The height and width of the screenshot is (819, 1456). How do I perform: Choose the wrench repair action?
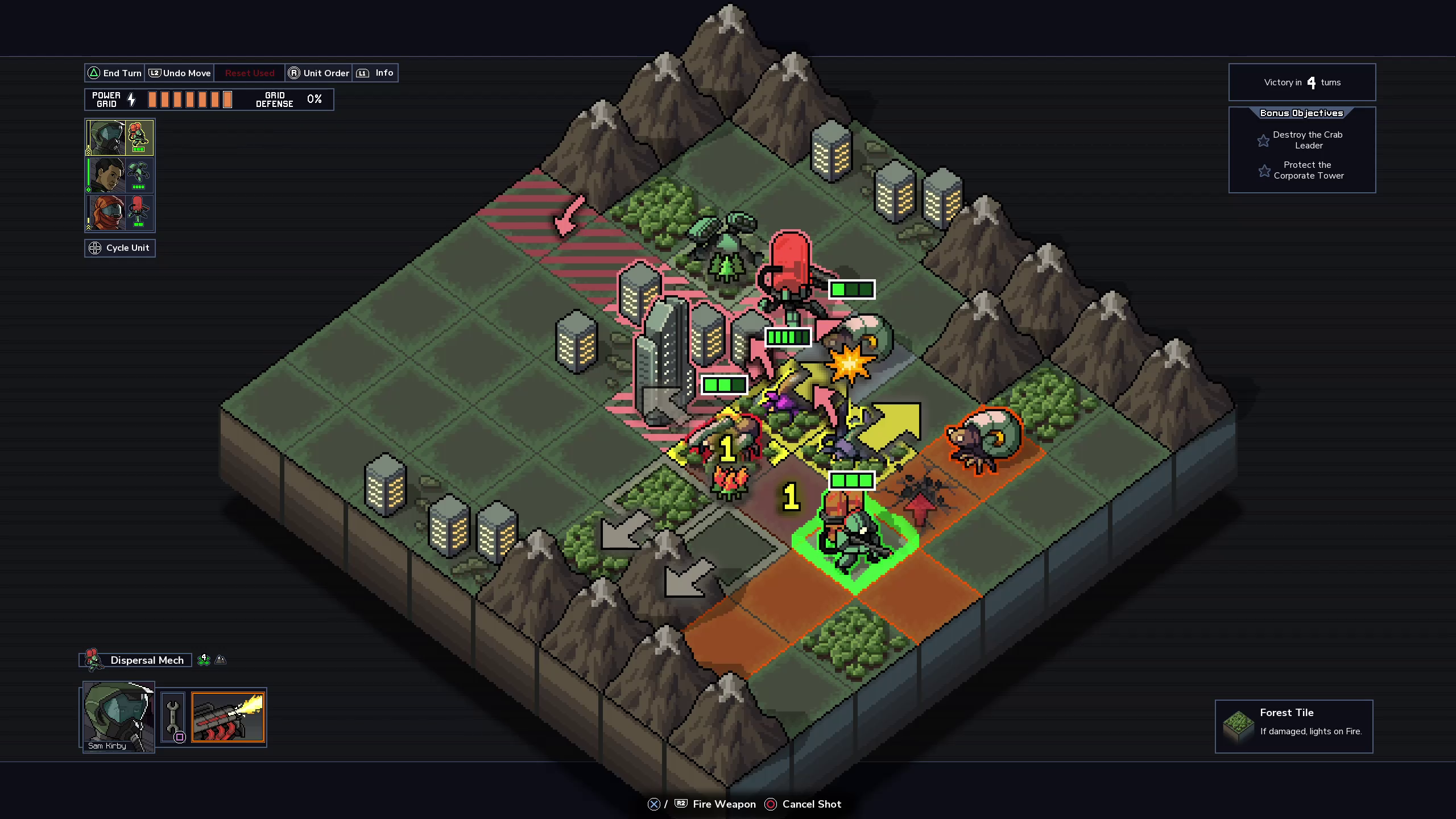click(173, 717)
